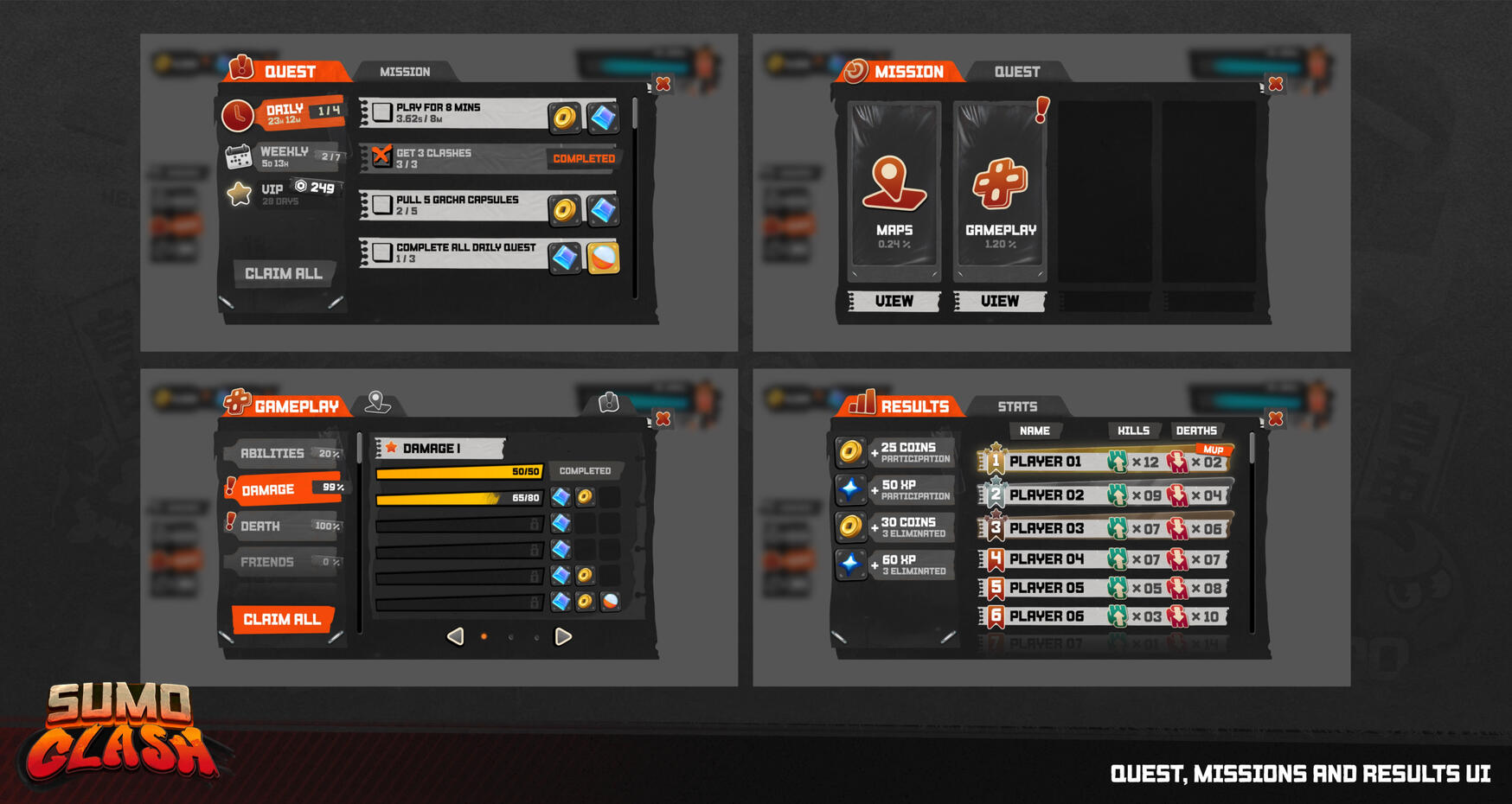This screenshot has width=1512, height=804.
Task: Close the Results panel
Action: 1276,419
